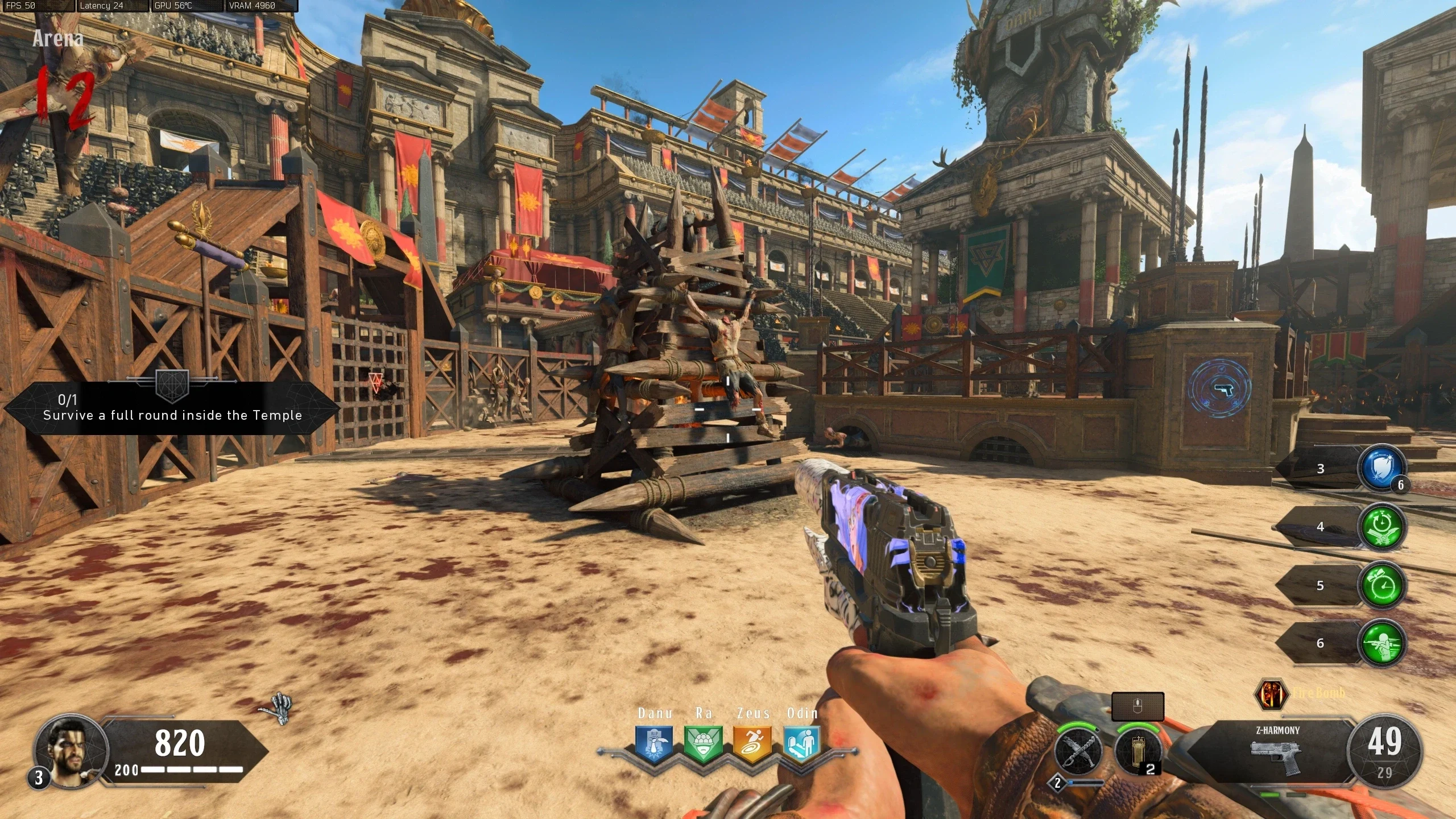Use the green rifle soldier elixir
The width and height of the screenshot is (1456, 819).
click(1381, 643)
